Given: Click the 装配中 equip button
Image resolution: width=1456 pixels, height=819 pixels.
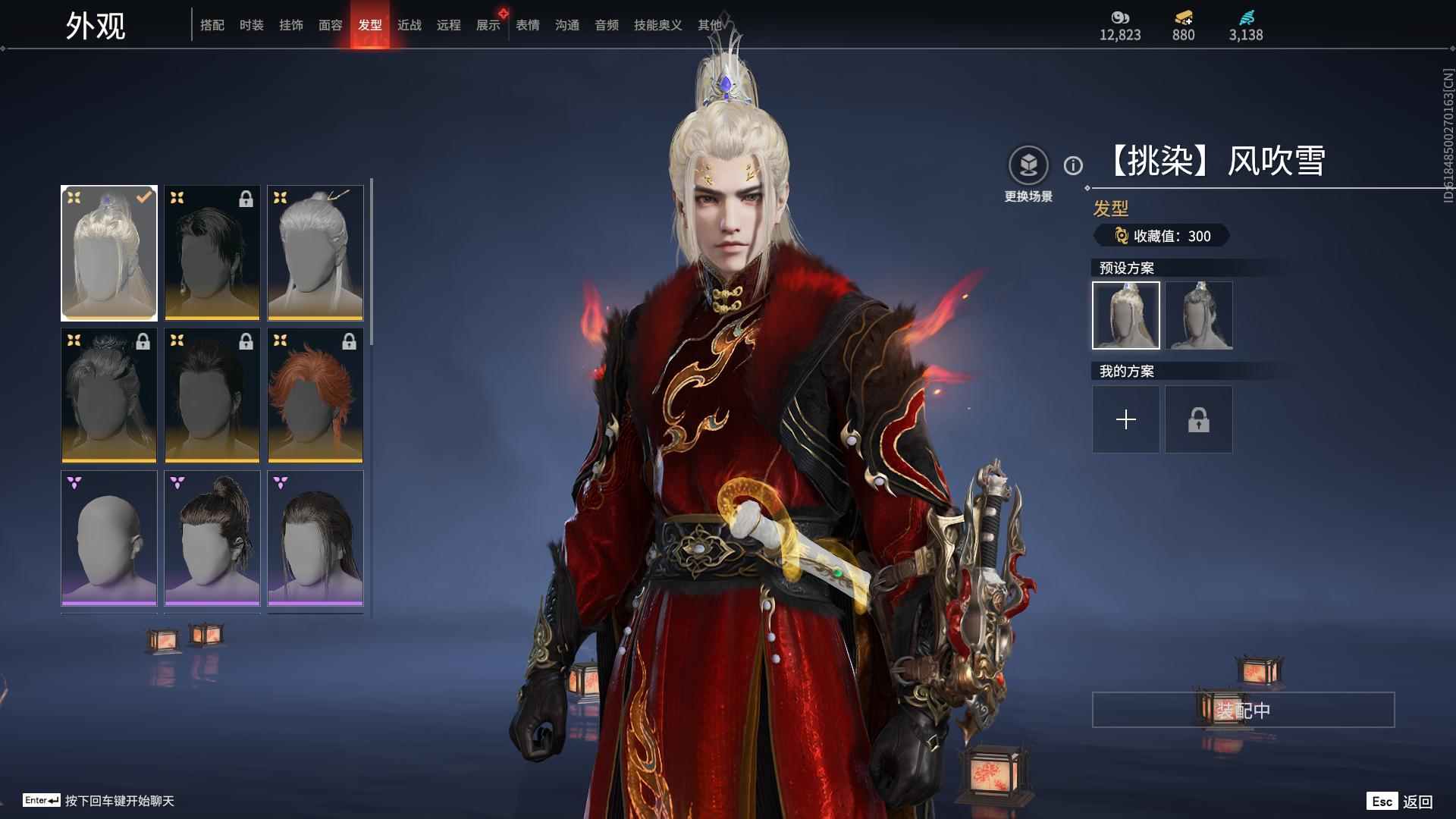Looking at the screenshot, I should tap(1243, 710).
